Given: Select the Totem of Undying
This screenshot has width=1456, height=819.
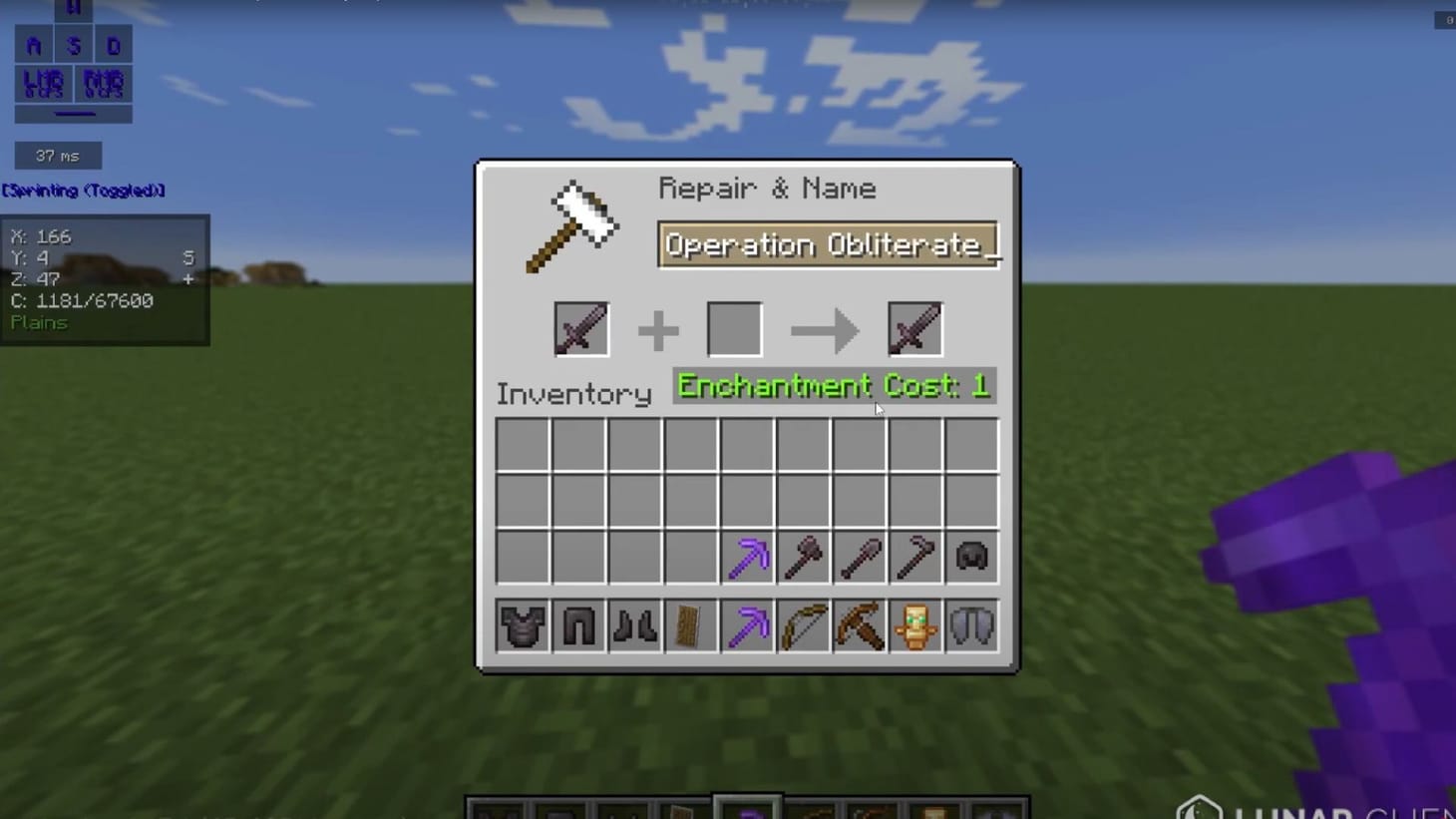Looking at the screenshot, I should point(914,625).
